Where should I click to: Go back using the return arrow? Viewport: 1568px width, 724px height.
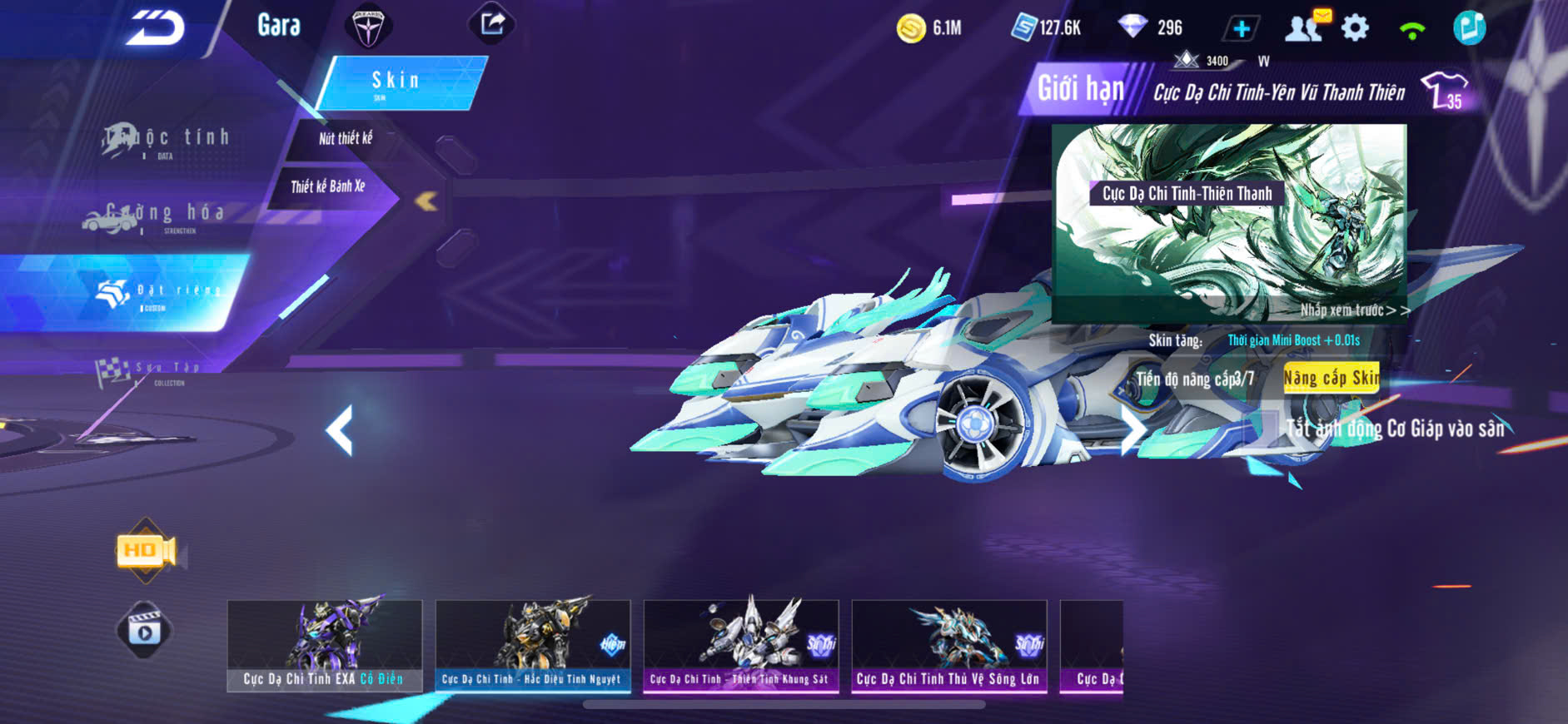tap(156, 28)
